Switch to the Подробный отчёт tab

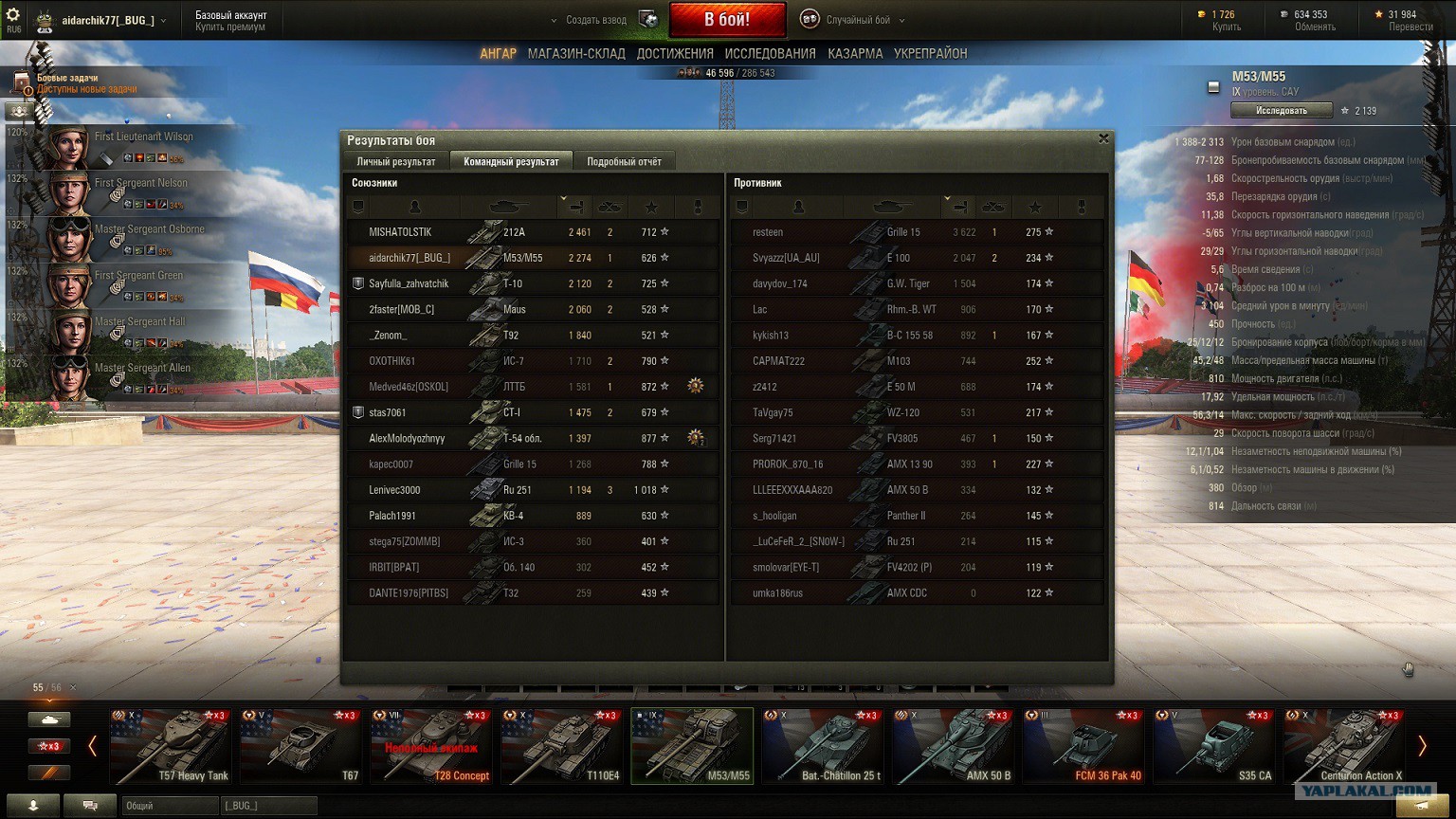625,160
